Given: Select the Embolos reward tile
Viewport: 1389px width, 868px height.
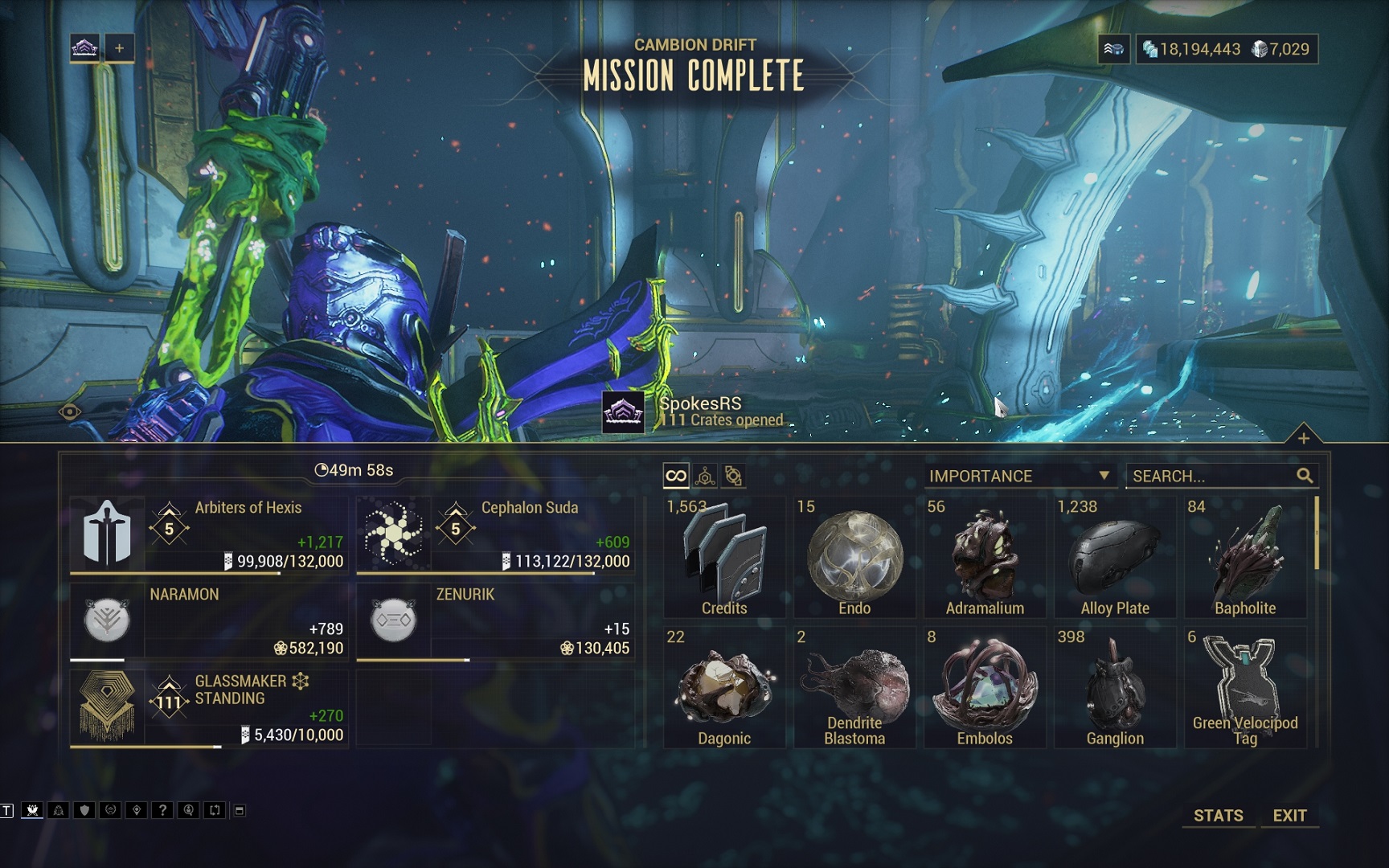Looking at the screenshot, I should (x=985, y=687).
